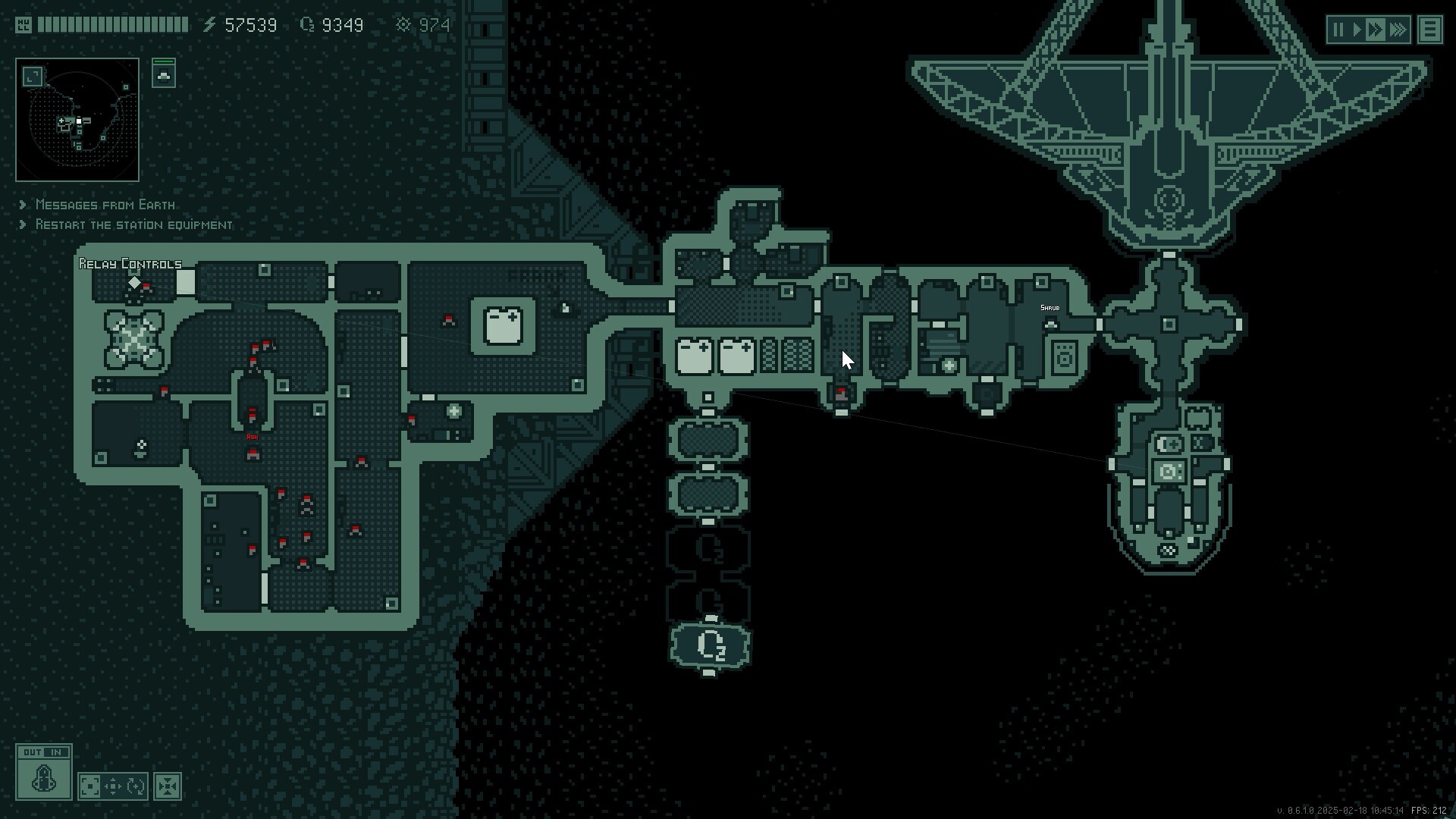1456x819 pixels.
Task: Enable the camera follow bracket mode
Action: click(89, 786)
